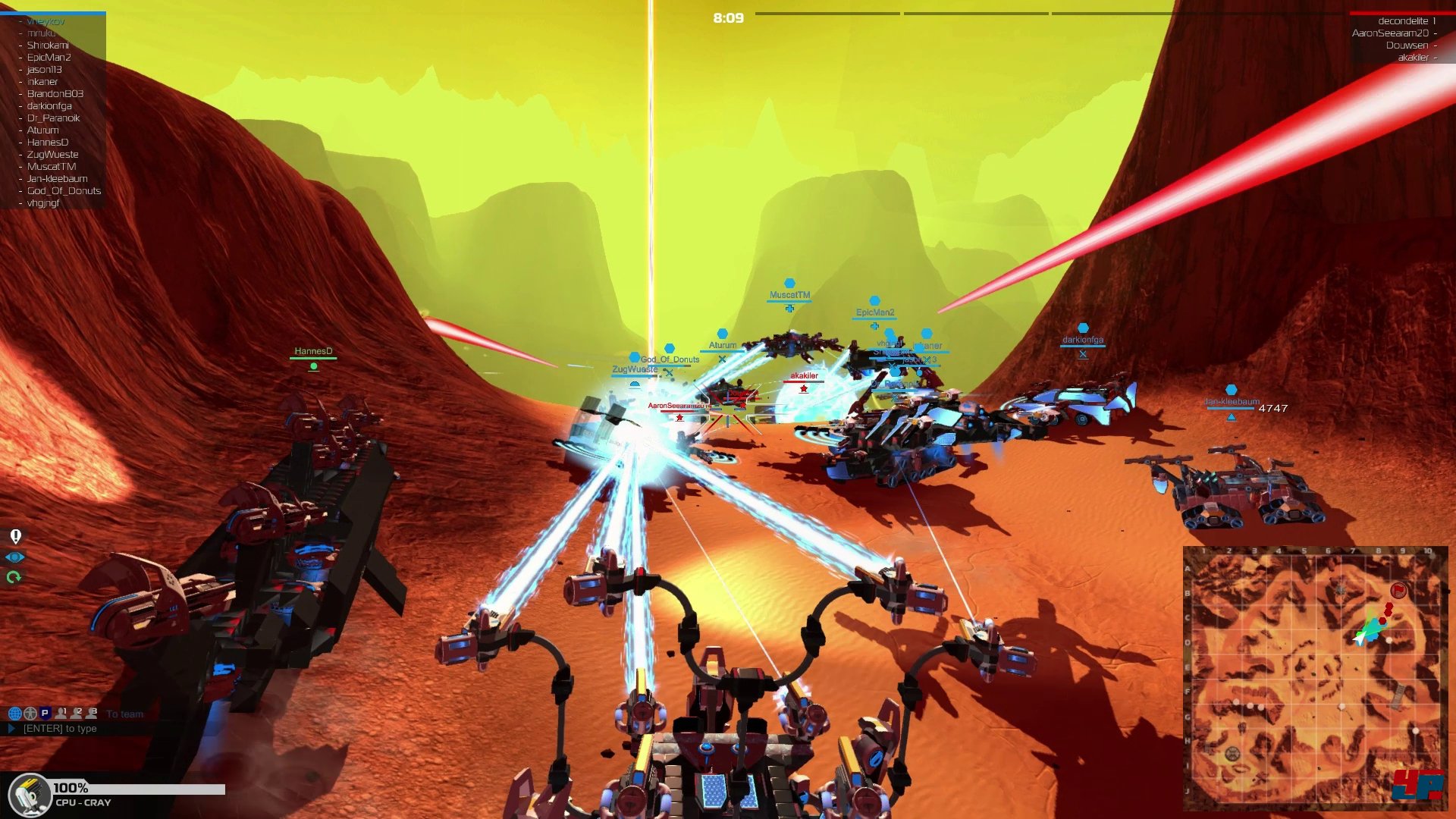Select teammate chat slot 3 icon
The image size is (1456, 819).
click(x=91, y=713)
